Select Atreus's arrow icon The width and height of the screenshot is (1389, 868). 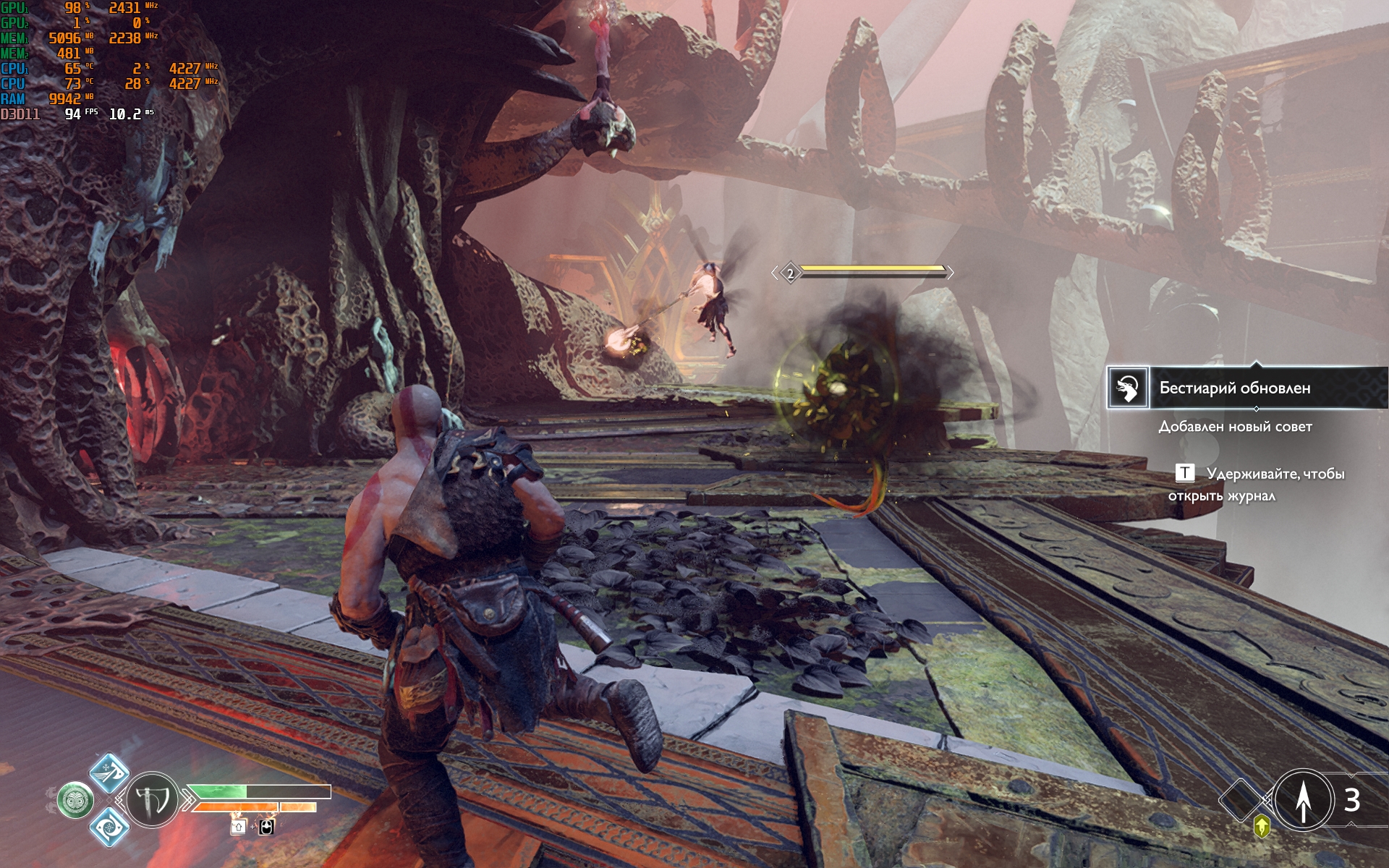1303,800
